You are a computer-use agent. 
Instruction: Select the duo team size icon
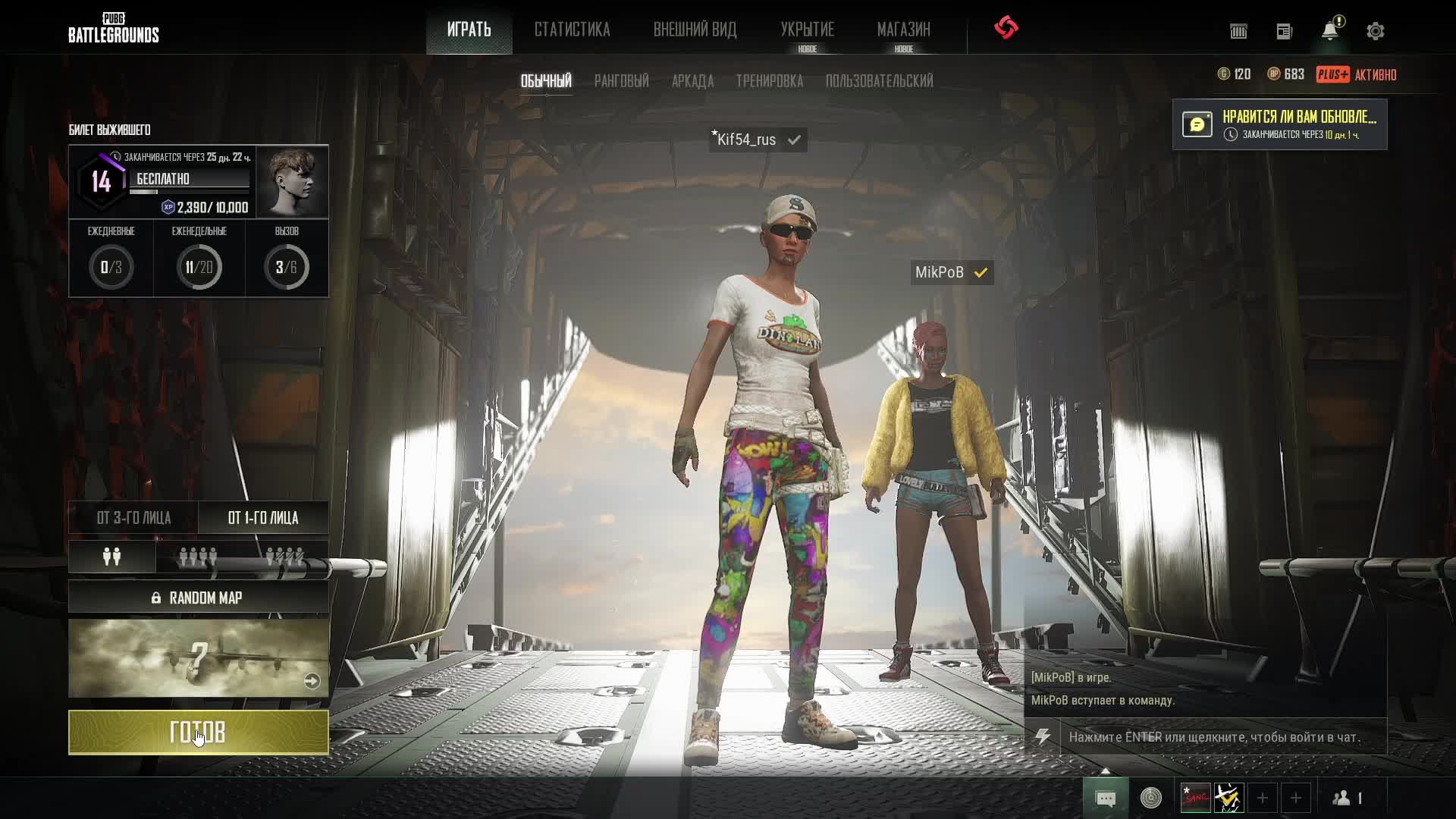[x=111, y=556]
